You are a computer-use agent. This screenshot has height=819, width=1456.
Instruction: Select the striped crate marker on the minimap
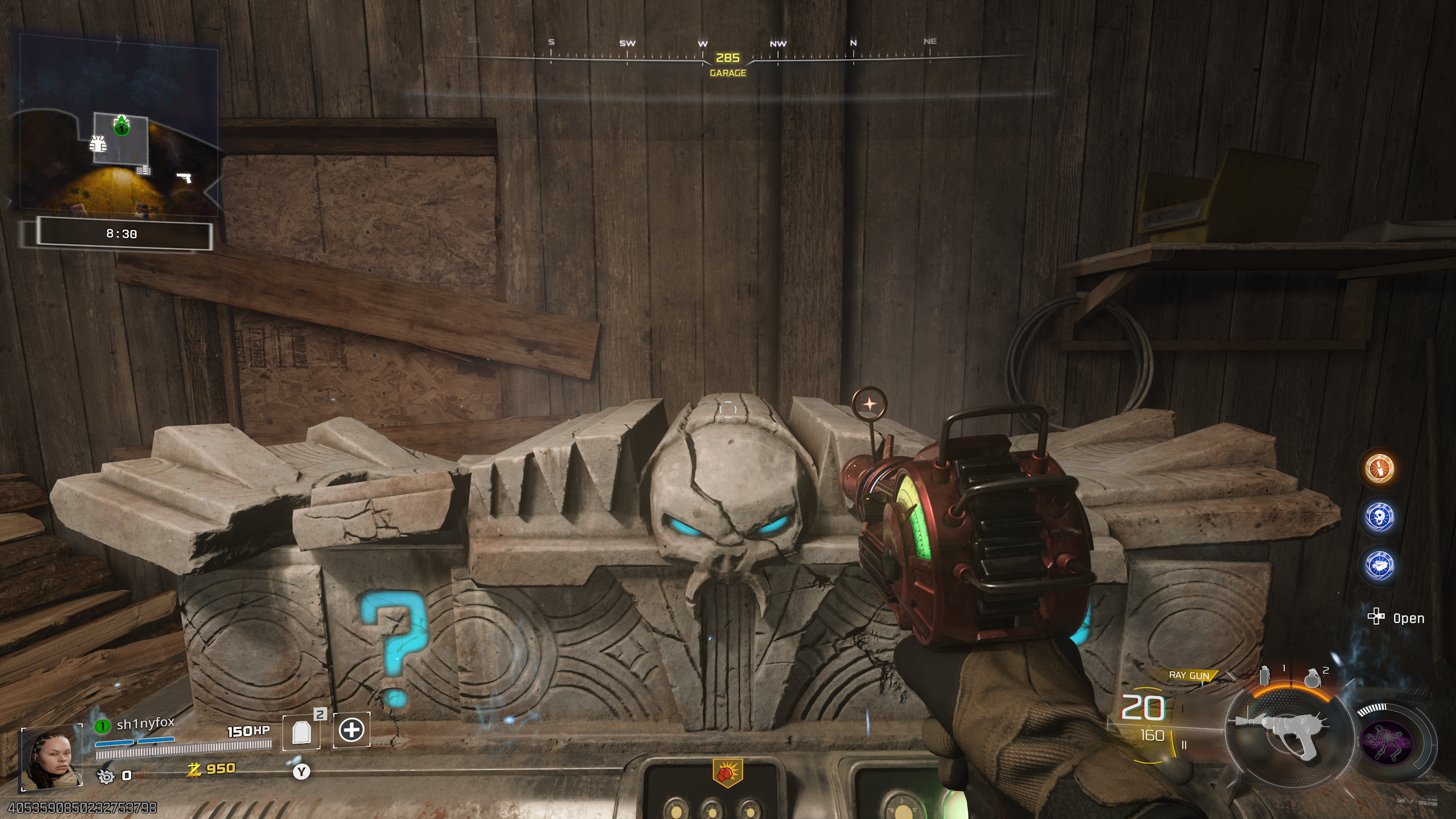coord(143,170)
